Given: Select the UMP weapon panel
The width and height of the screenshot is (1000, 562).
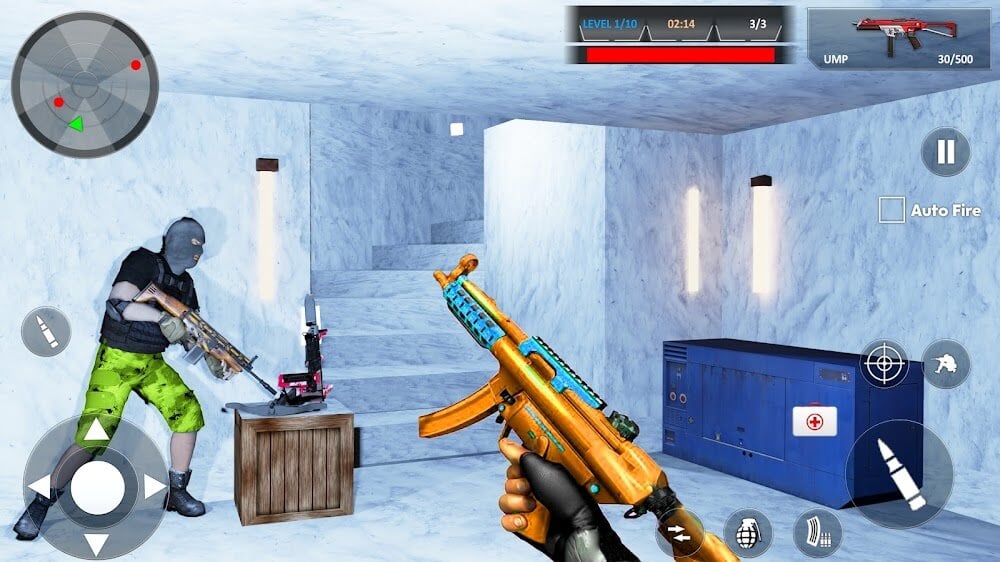Looking at the screenshot, I should click(x=899, y=39).
